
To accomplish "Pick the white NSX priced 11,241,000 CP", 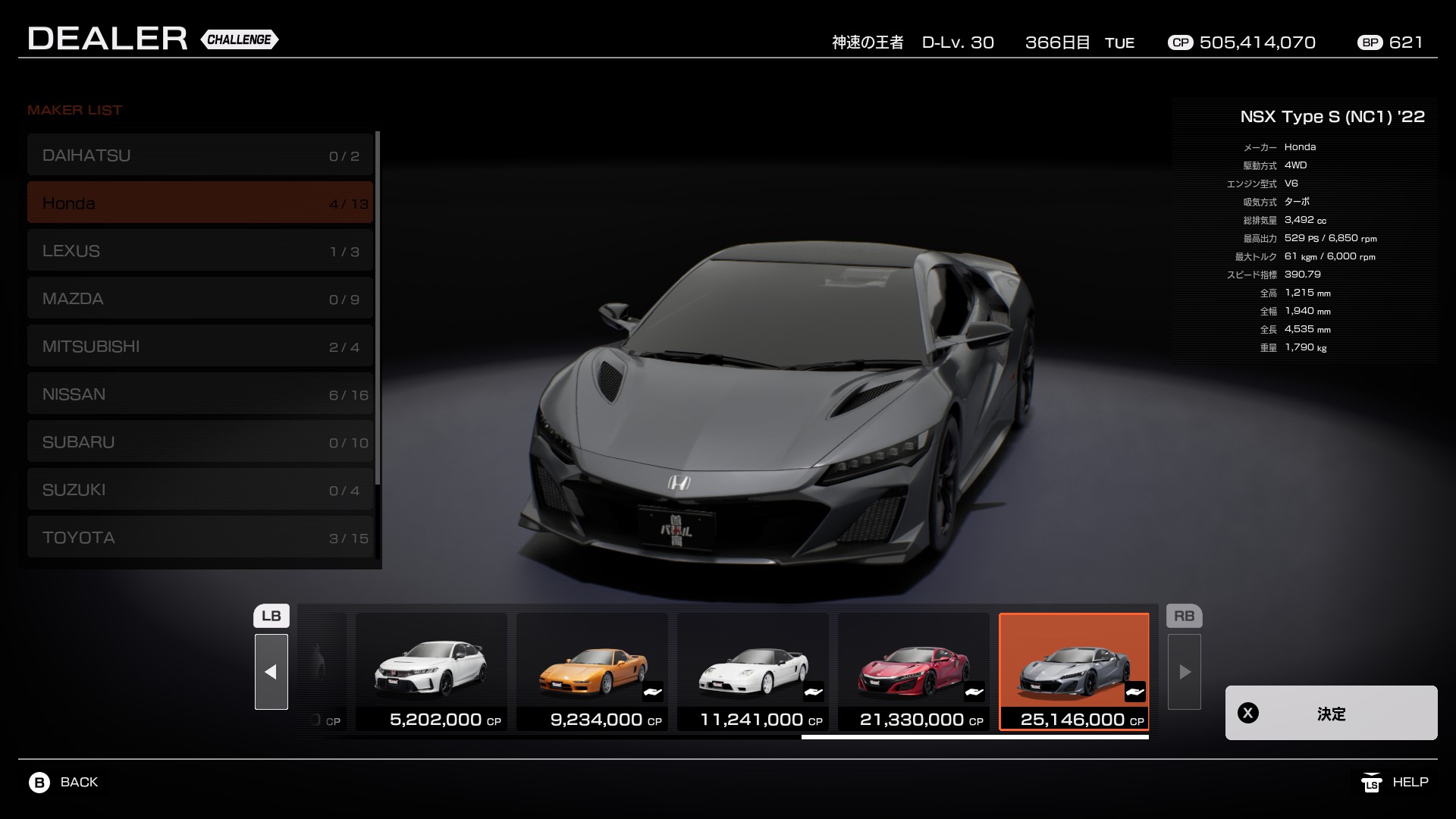I will click(x=752, y=671).
